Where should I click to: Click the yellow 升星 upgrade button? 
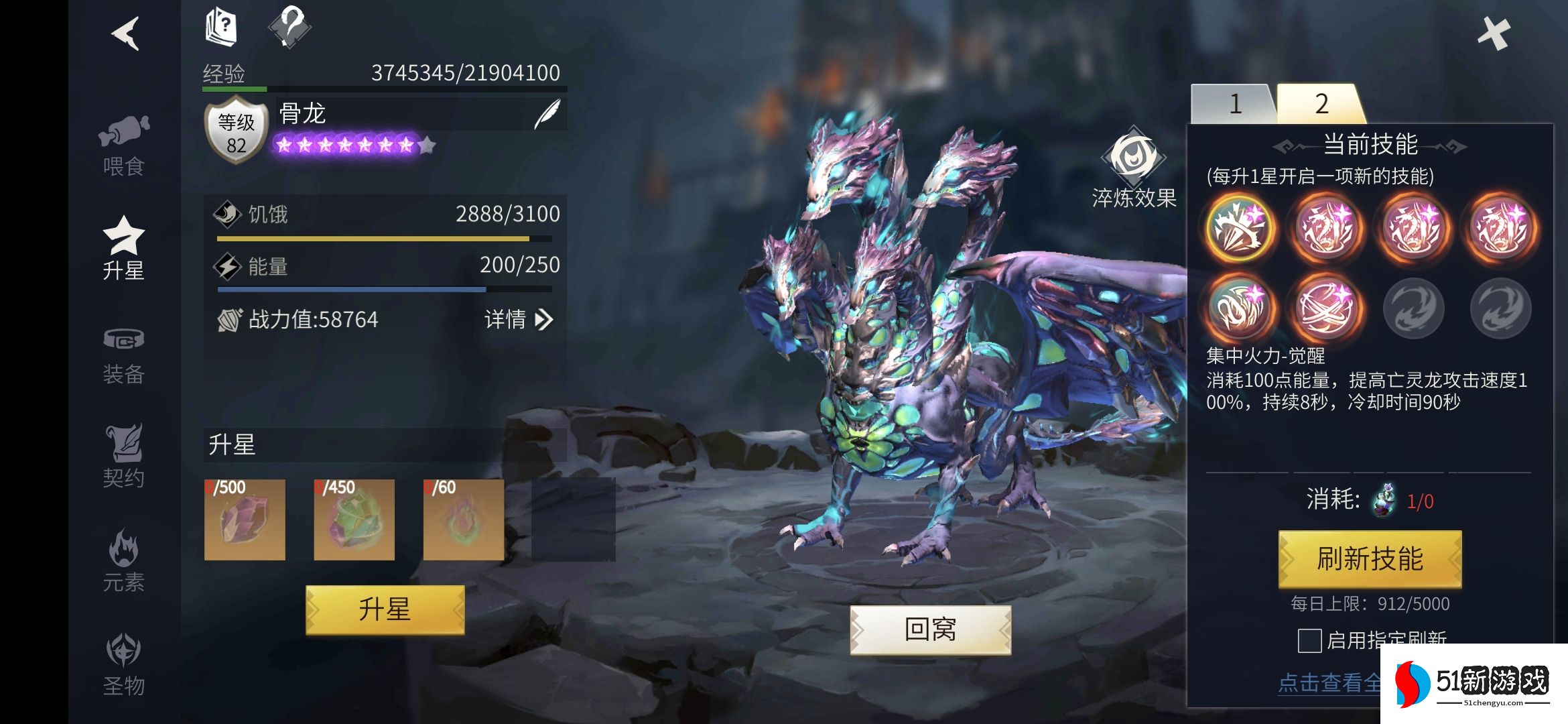coord(385,609)
